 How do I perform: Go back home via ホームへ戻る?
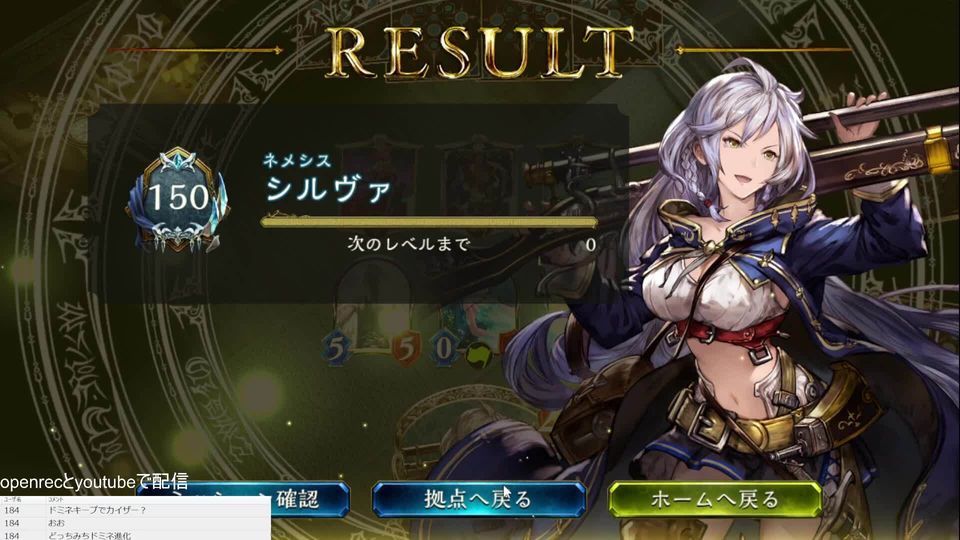coord(714,498)
